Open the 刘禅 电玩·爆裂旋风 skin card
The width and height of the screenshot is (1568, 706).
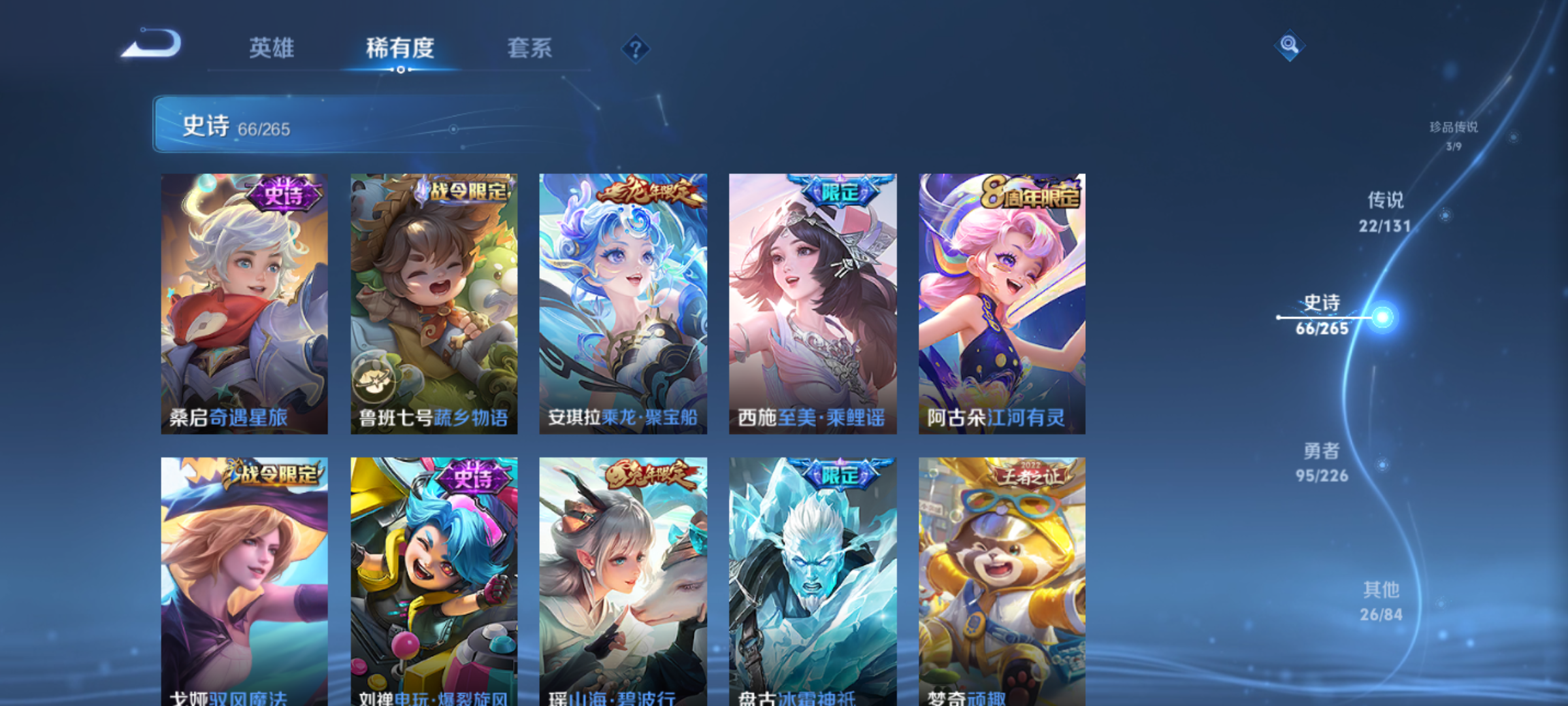[x=434, y=580]
